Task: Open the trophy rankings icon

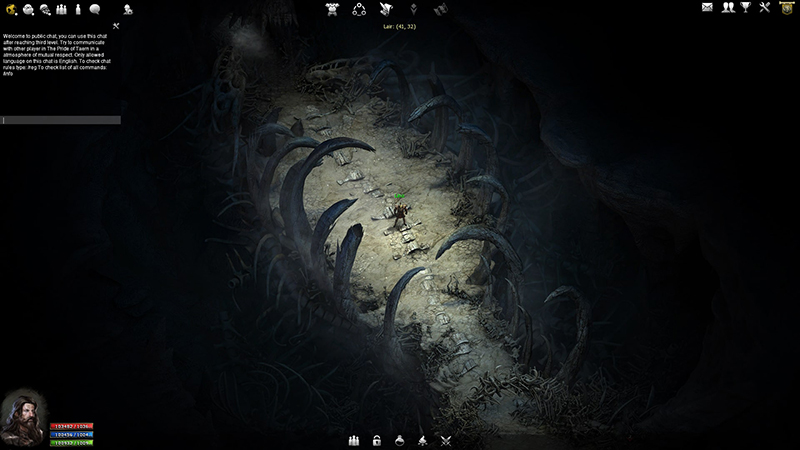Action: [745, 8]
